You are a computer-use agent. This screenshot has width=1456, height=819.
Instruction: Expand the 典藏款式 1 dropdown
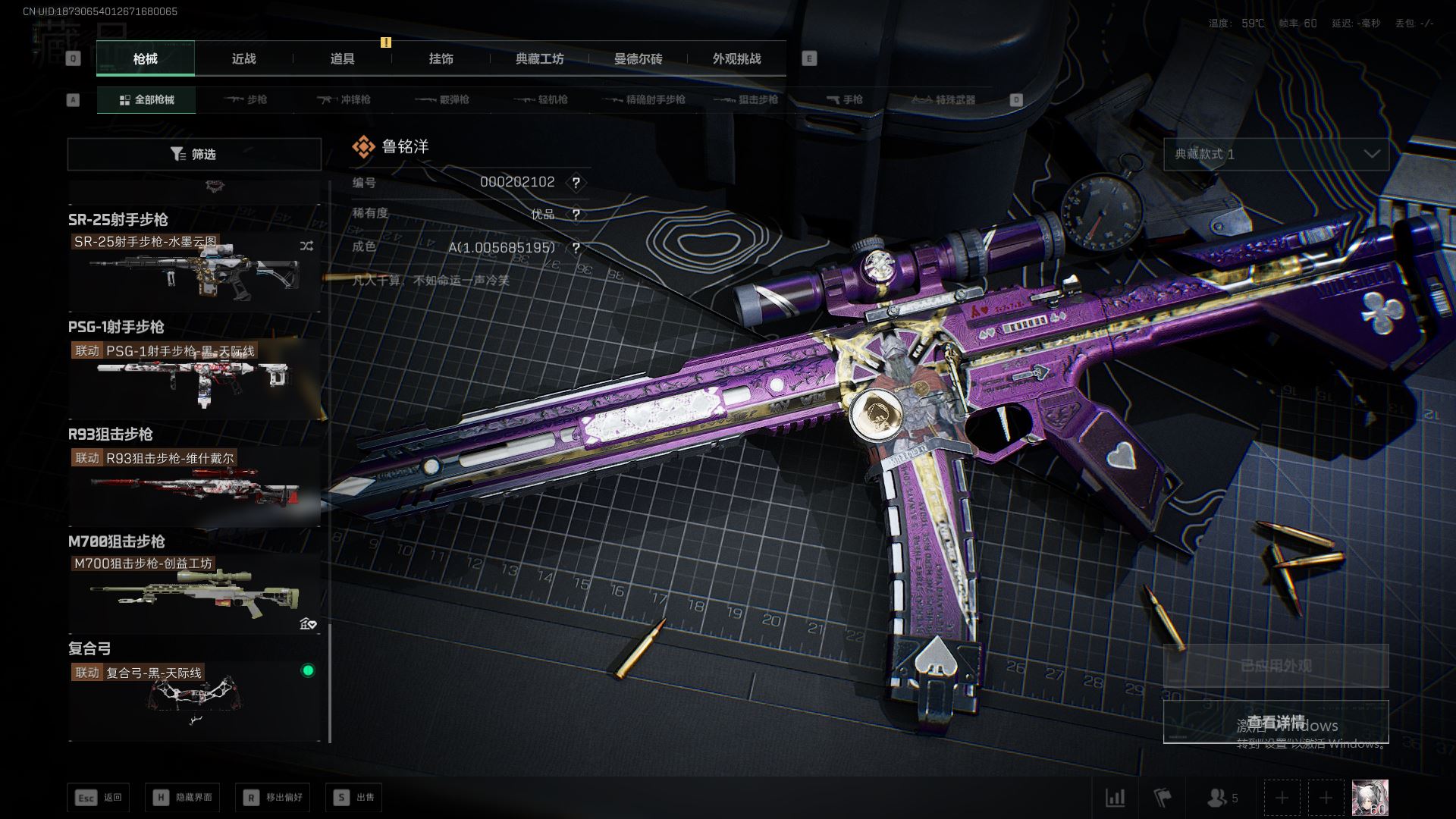tap(1276, 154)
